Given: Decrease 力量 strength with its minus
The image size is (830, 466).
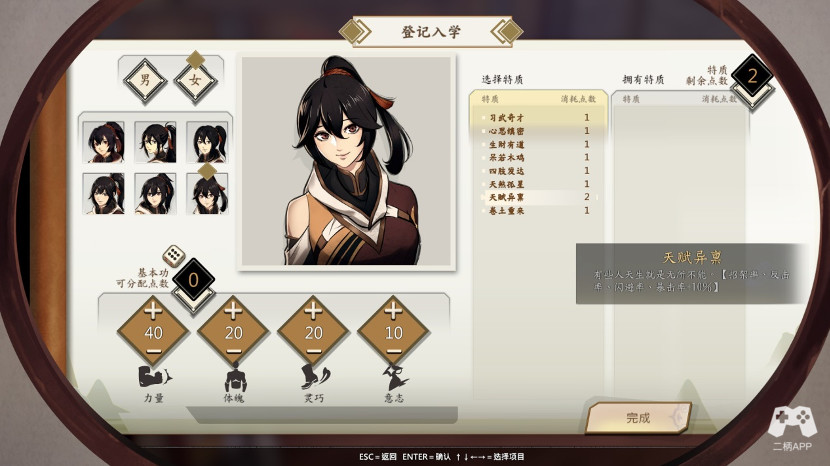Looking at the screenshot, I should tap(153, 353).
